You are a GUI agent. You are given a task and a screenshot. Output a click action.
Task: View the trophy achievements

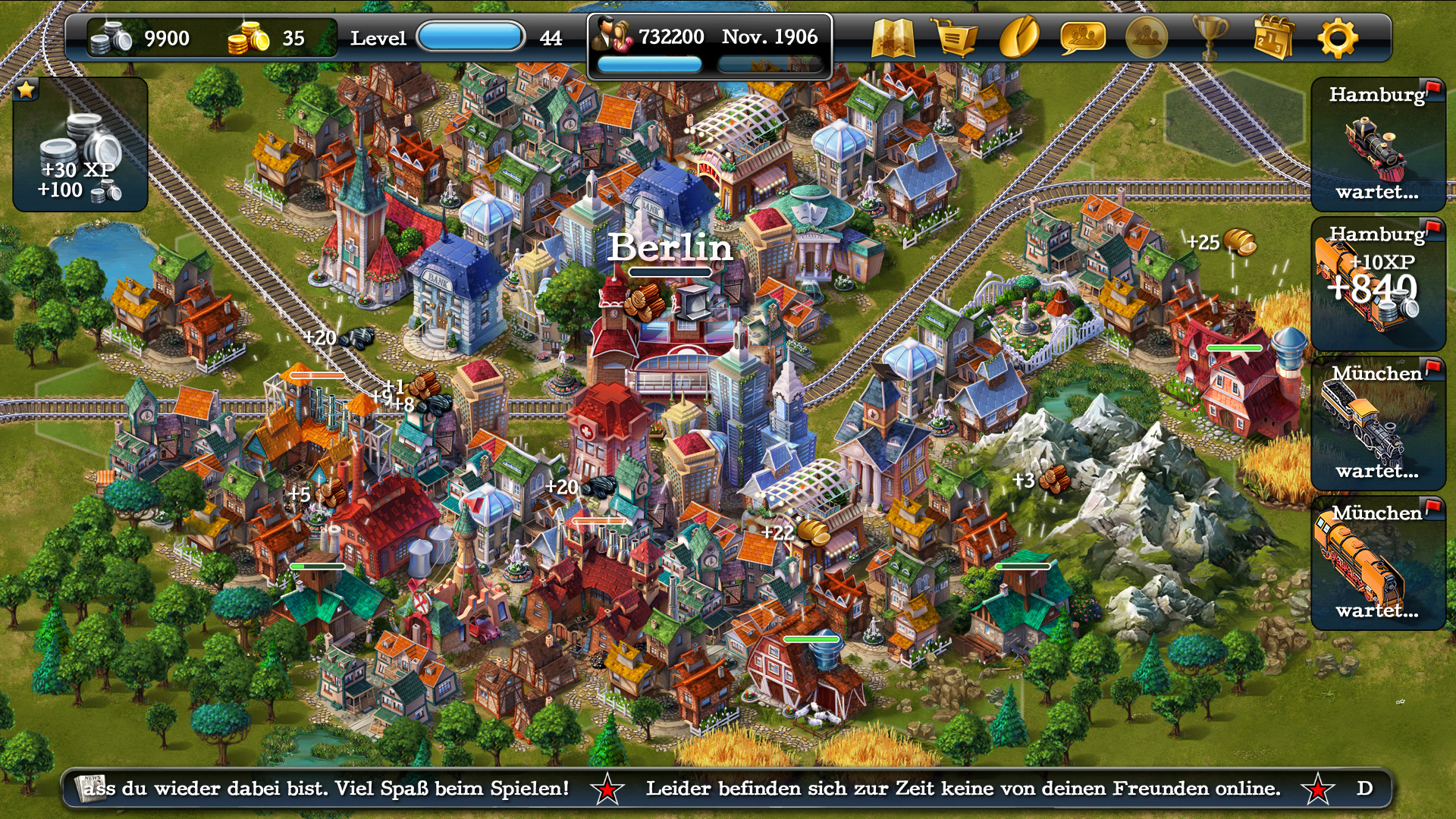tap(1210, 38)
